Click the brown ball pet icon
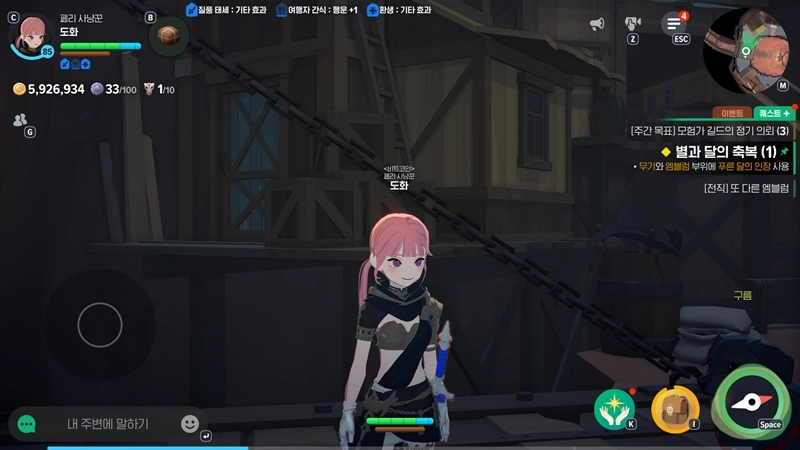This screenshot has height=450, width=800. (x=168, y=36)
